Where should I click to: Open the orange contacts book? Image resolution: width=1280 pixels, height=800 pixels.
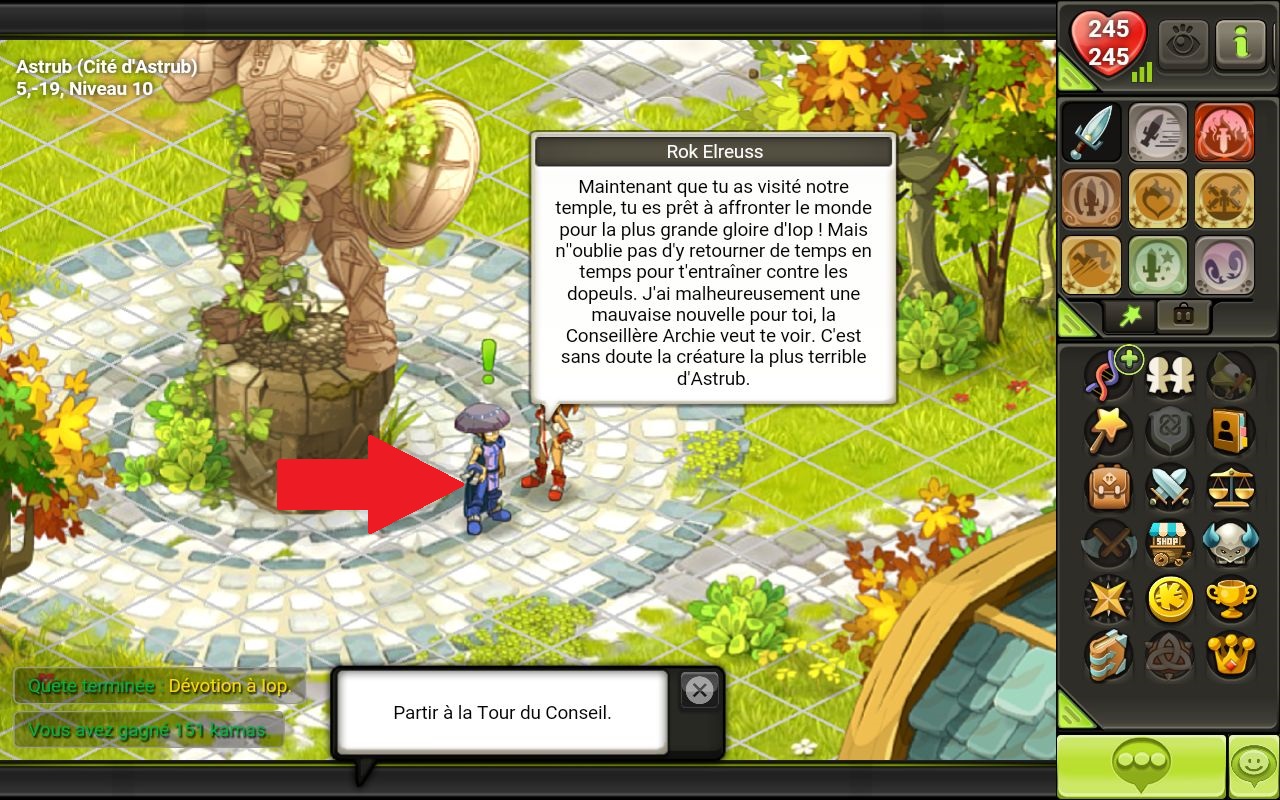1230,431
